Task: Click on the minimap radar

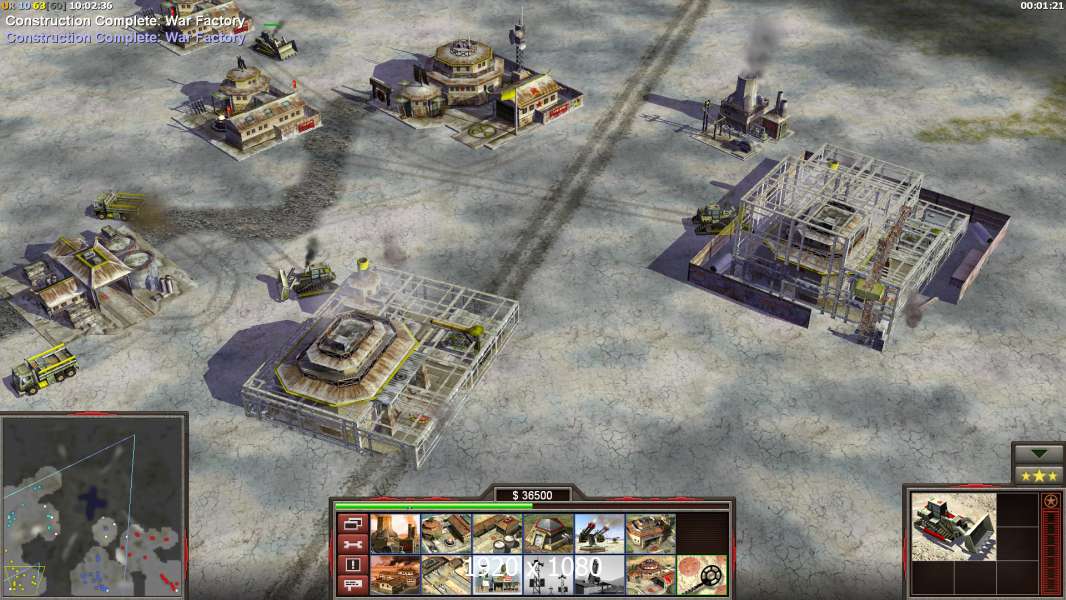Action: [93, 507]
